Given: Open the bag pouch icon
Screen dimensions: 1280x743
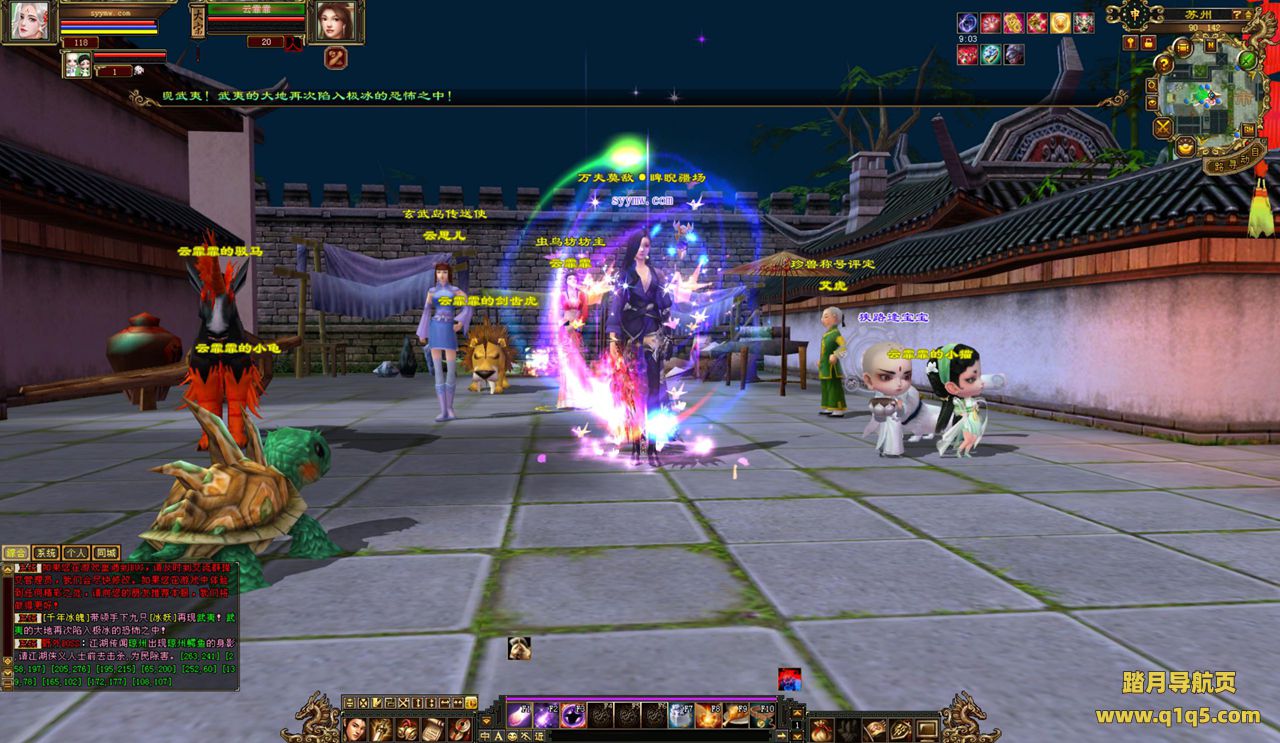Looking at the screenshot, I should [x=821, y=729].
